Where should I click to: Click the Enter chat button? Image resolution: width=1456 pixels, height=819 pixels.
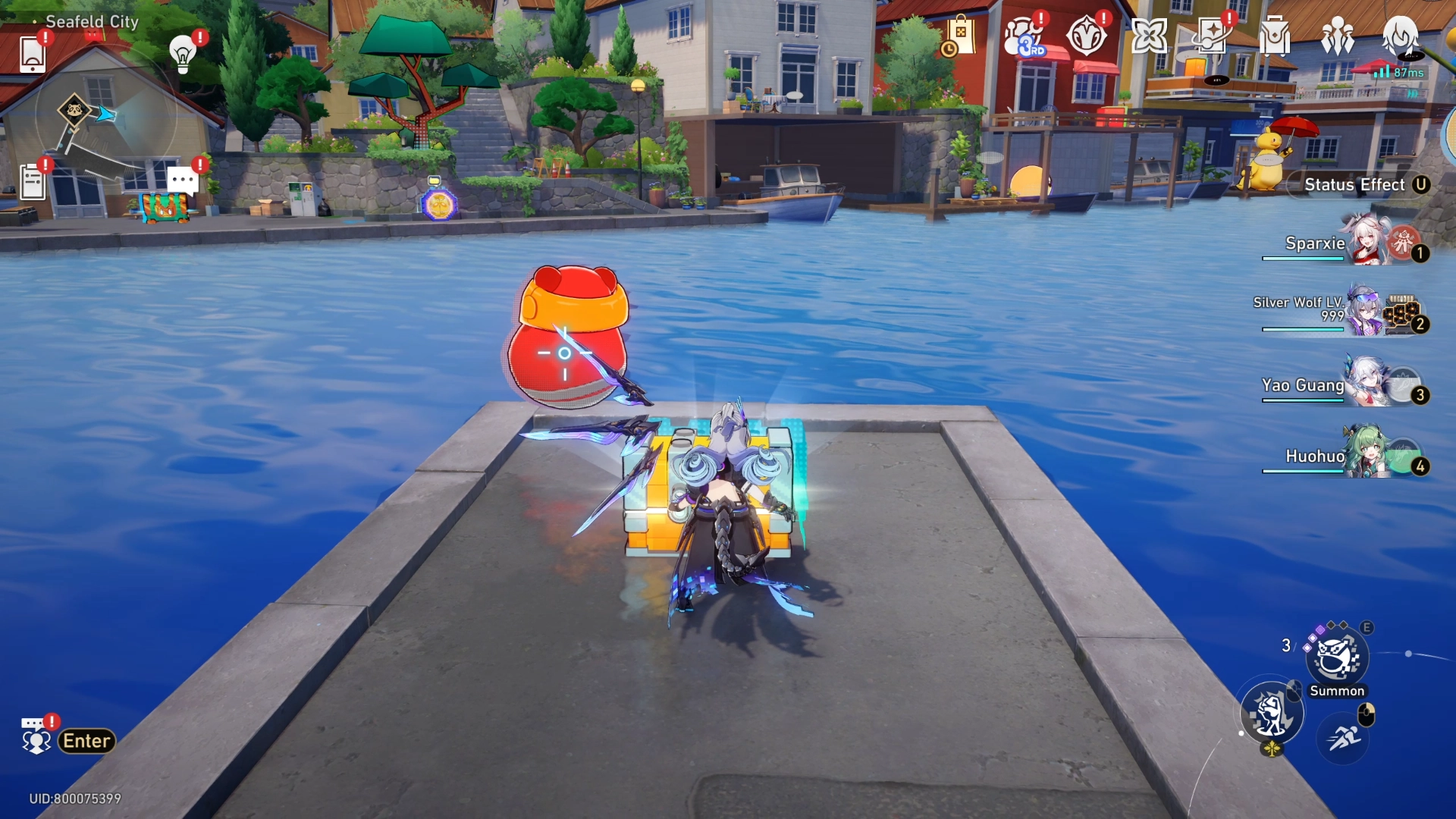[x=86, y=741]
